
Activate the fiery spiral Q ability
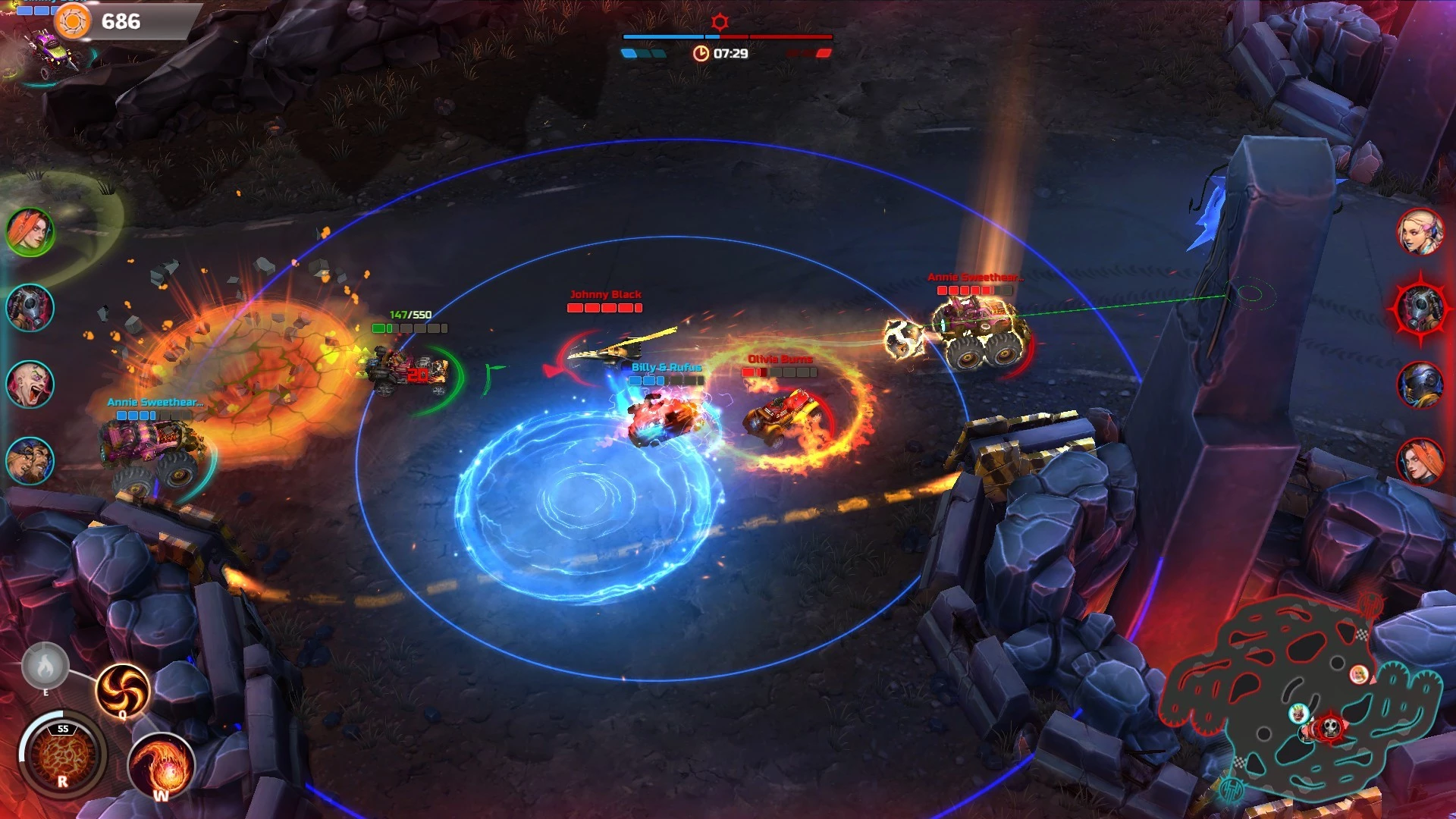pos(122,689)
